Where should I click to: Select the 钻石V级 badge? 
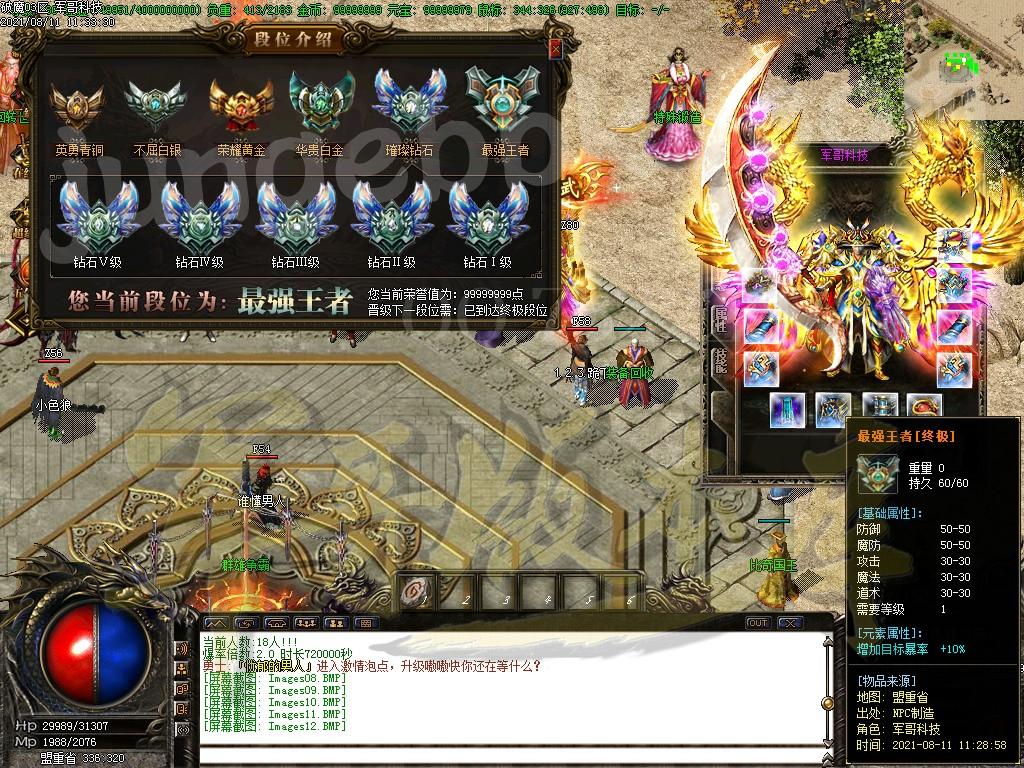91,219
